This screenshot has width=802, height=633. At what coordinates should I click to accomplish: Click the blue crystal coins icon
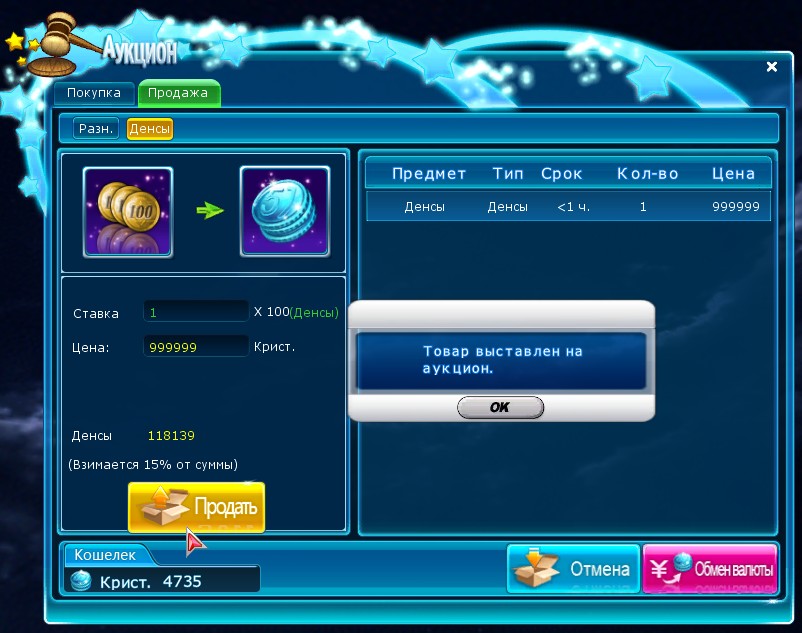(284, 212)
